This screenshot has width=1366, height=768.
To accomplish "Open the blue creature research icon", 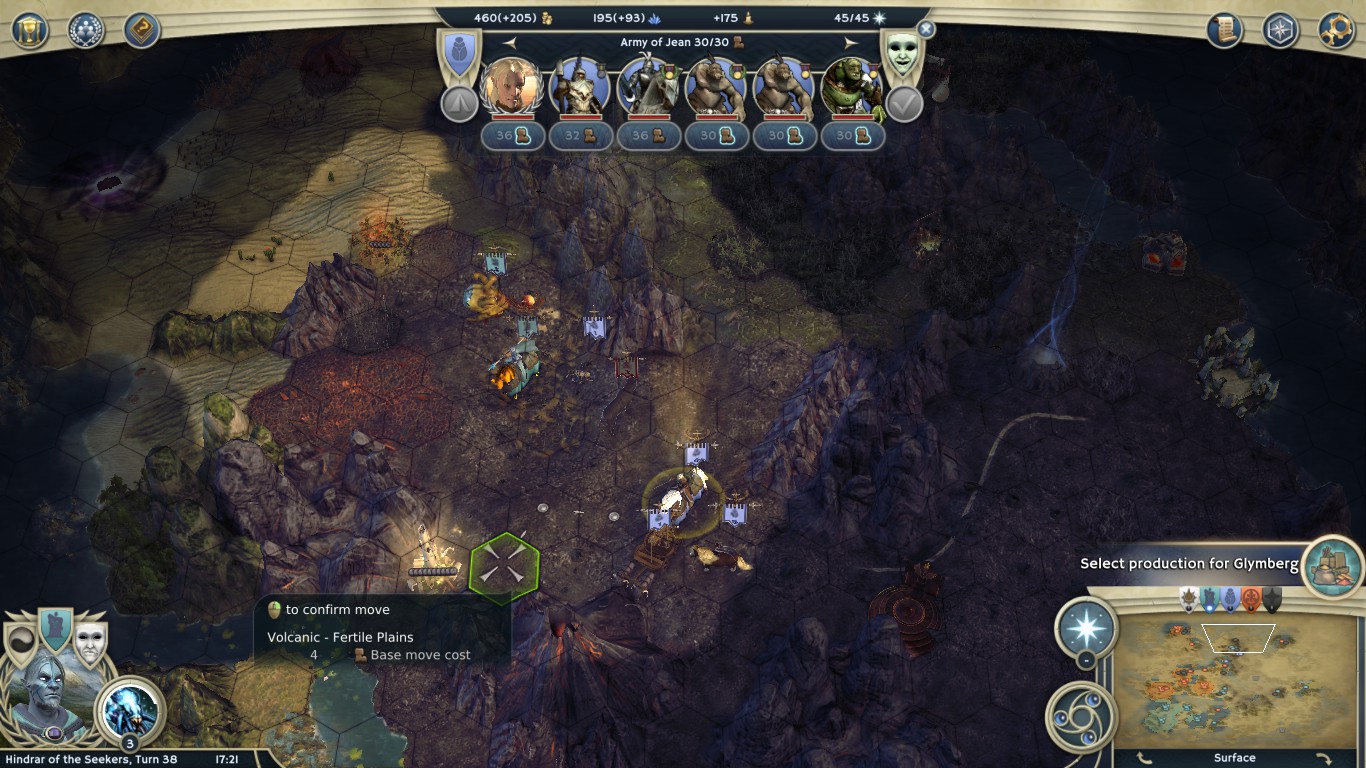I will (x=130, y=708).
